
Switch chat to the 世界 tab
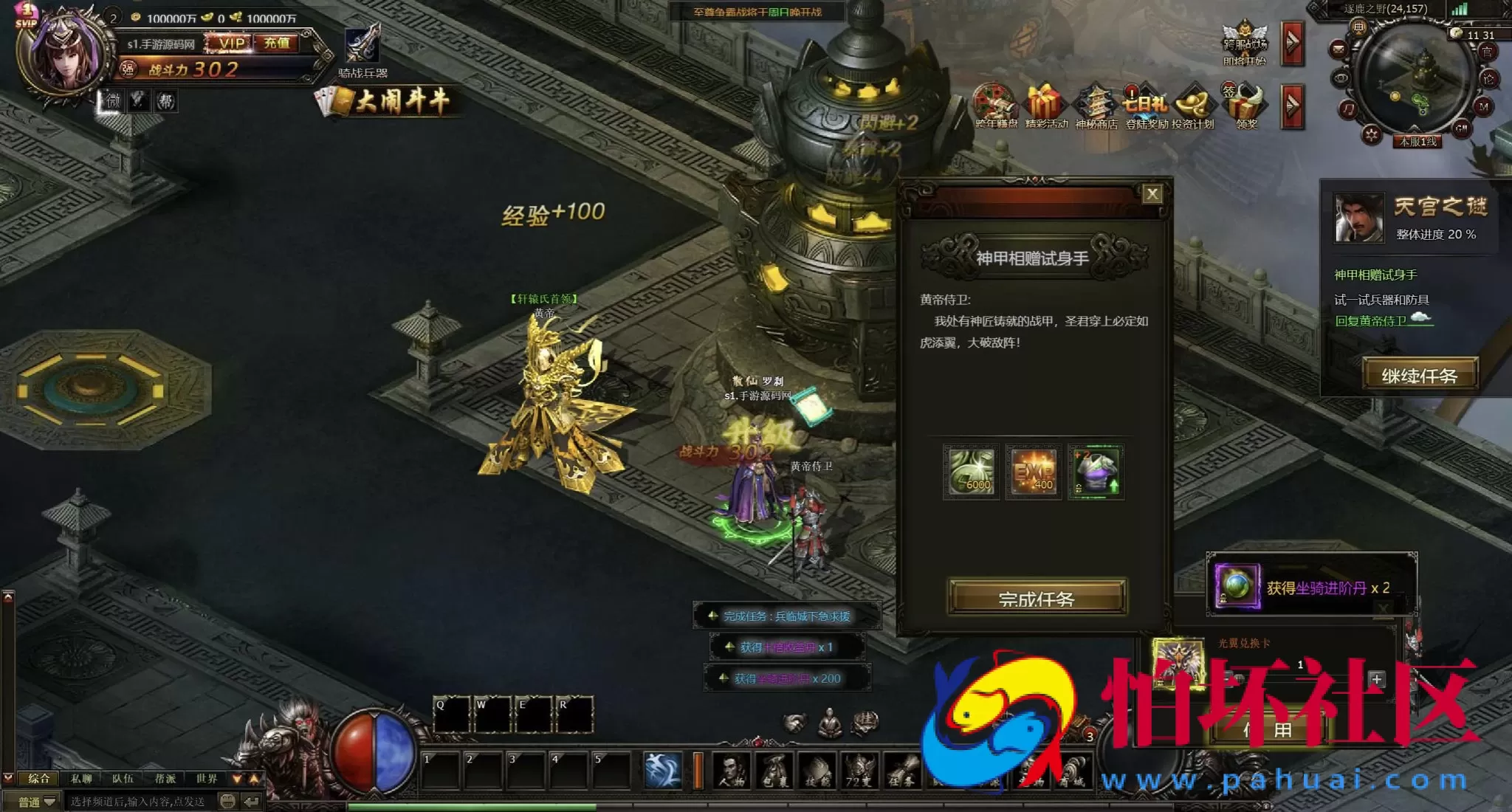(x=207, y=779)
